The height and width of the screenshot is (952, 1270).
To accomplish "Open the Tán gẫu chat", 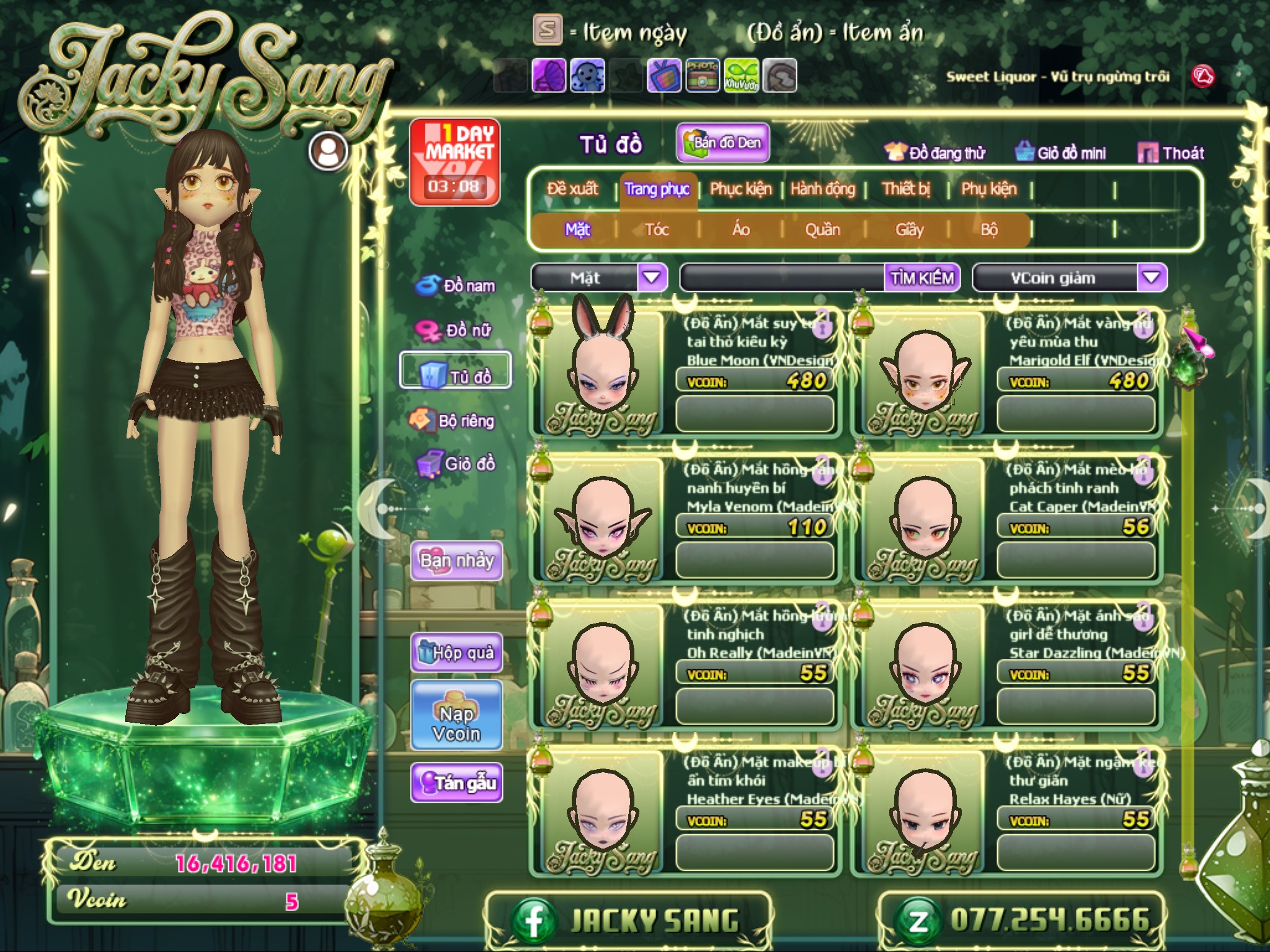I will click(x=456, y=783).
